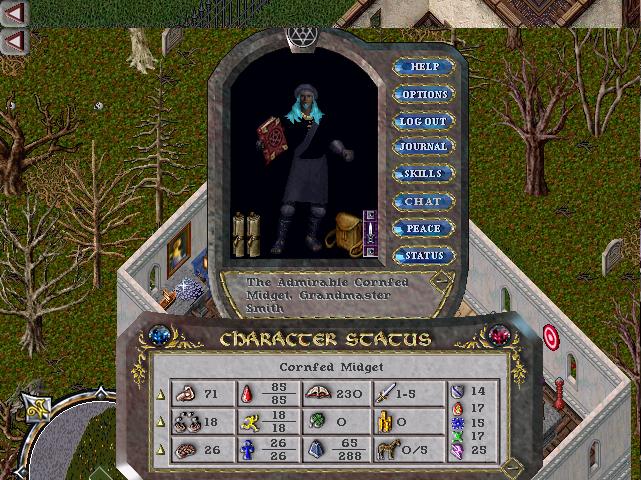Viewport: 641px width, 480px height.
Task: Toggle the Intelligence stat lock arrow
Action: 159,450
